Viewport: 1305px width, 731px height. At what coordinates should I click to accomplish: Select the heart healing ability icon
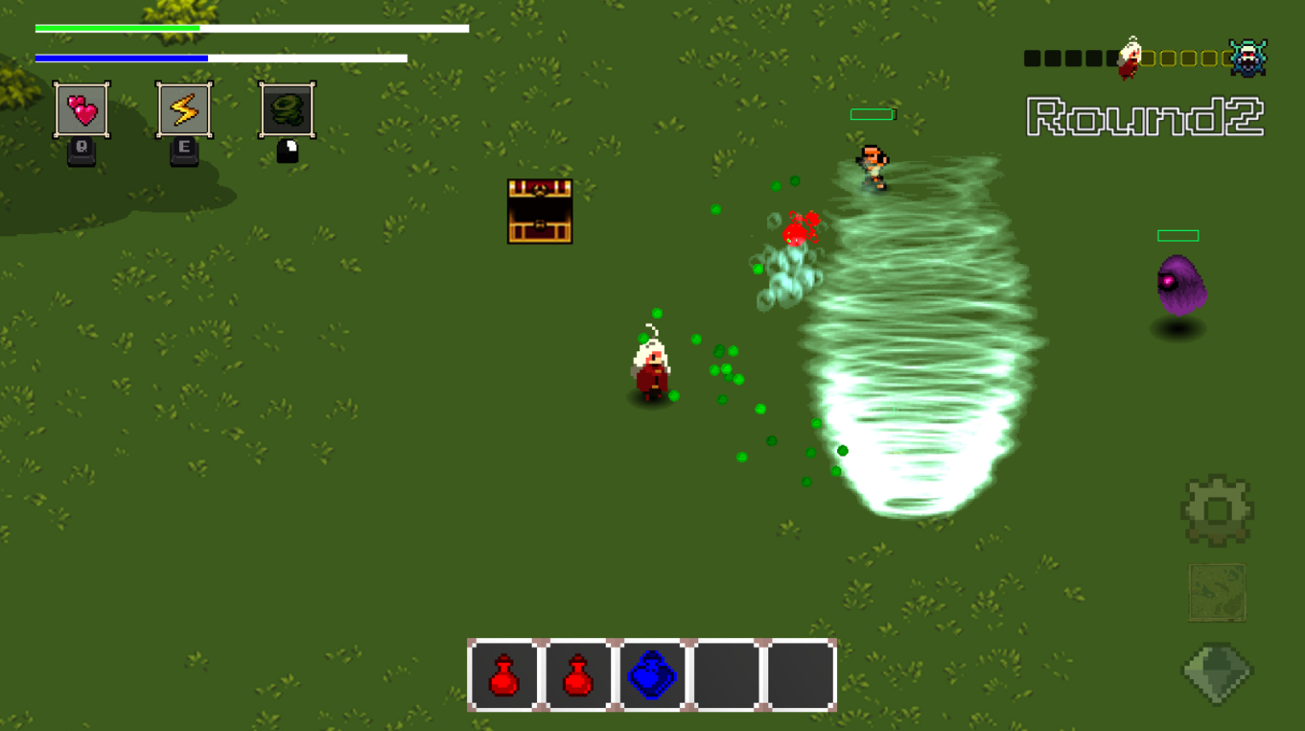[x=80, y=109]
